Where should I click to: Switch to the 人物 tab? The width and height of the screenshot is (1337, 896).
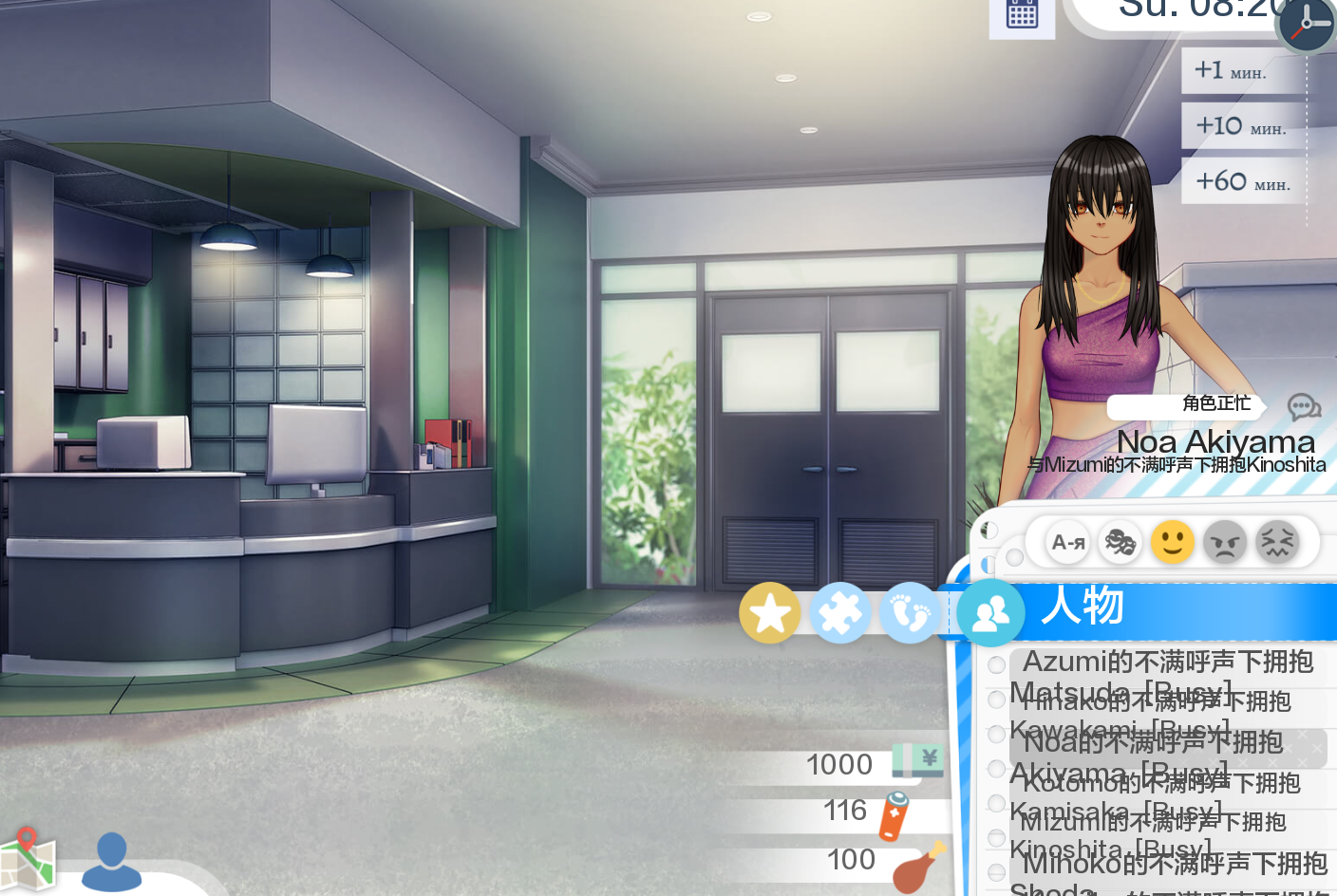[x=1082, y=607]
